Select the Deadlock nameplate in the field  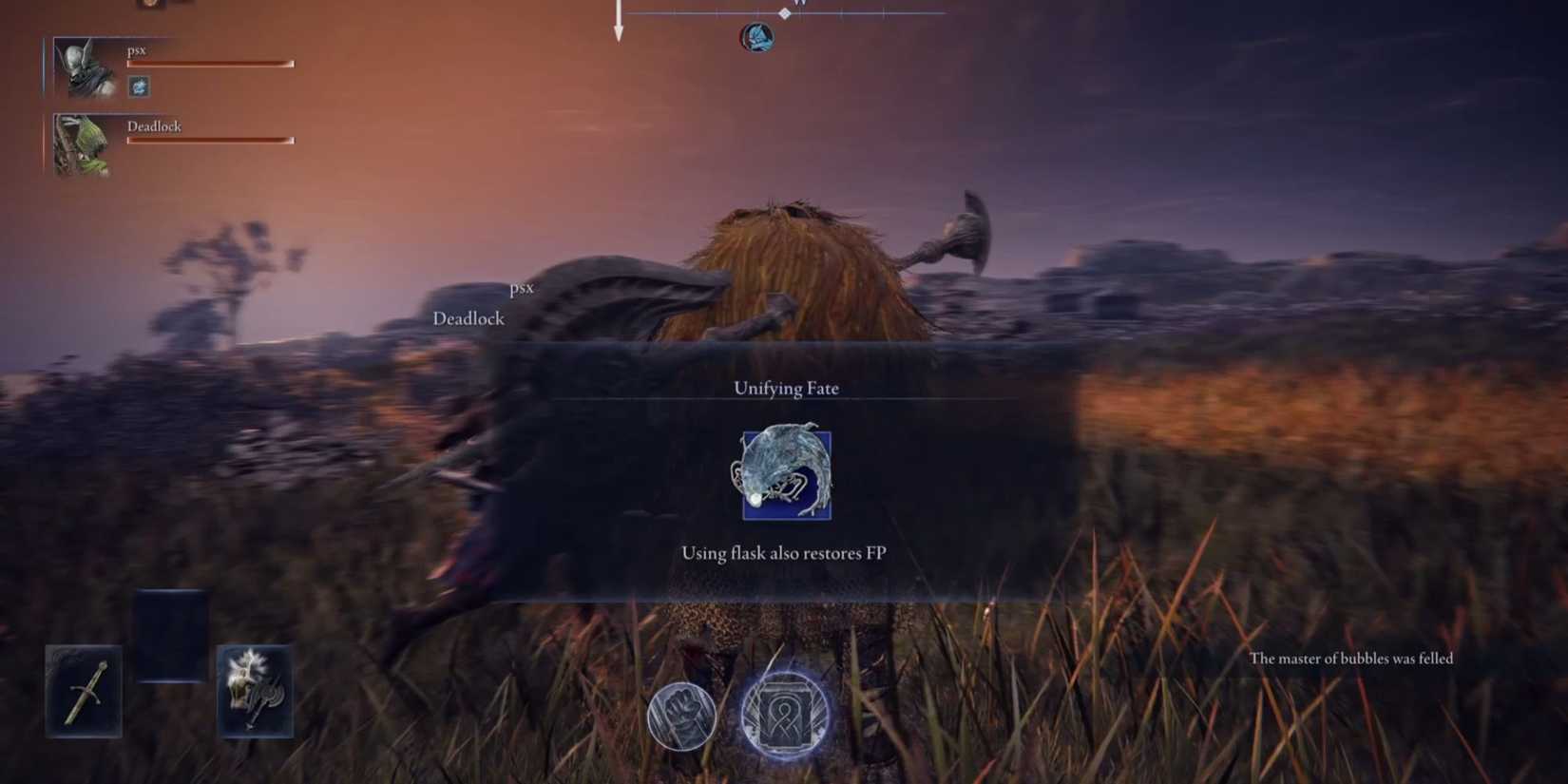pyautogui.click(x=468, y=318)
